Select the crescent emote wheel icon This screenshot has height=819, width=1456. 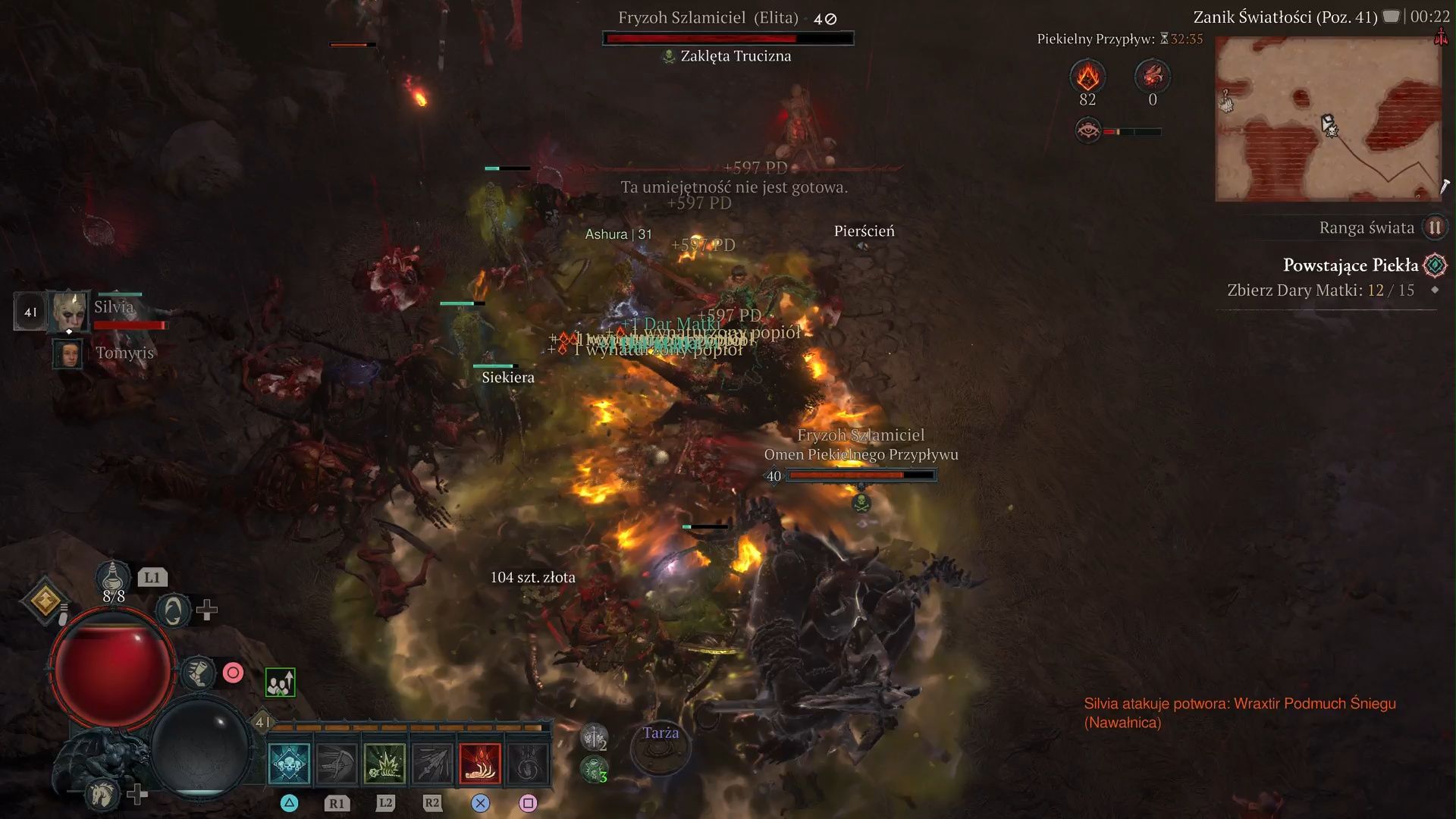pyautogui.click(x=173, y=610)
